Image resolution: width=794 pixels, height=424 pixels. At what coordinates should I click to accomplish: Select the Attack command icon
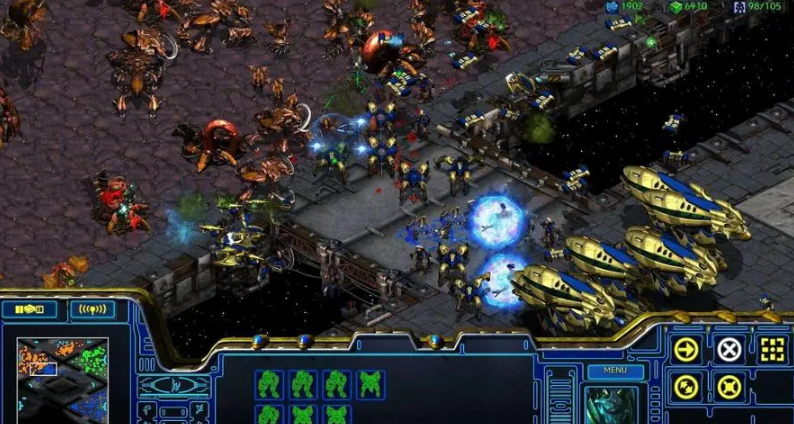[772, 350]
